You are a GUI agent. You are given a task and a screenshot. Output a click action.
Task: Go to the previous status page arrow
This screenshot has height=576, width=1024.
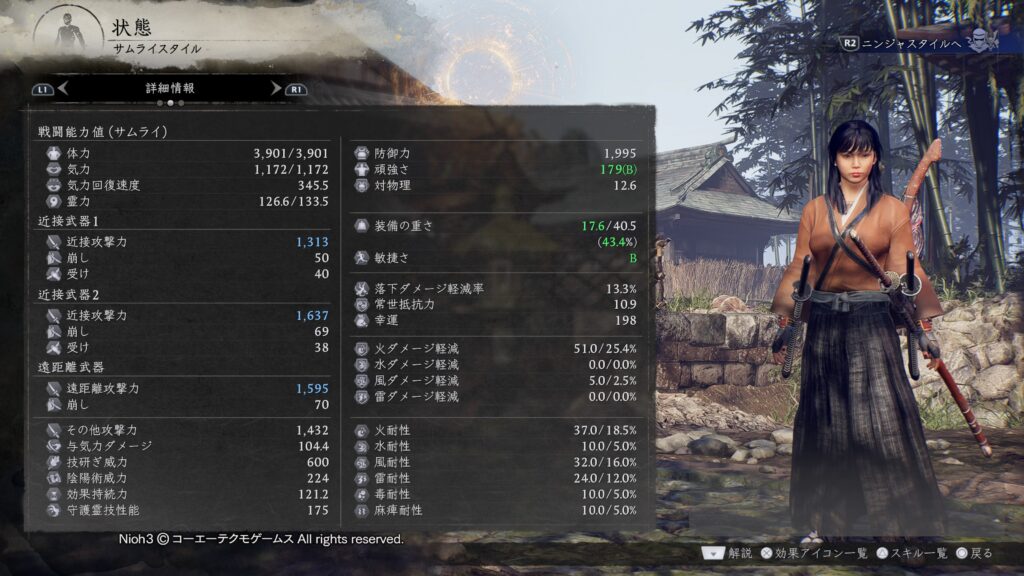pos(62,88)
